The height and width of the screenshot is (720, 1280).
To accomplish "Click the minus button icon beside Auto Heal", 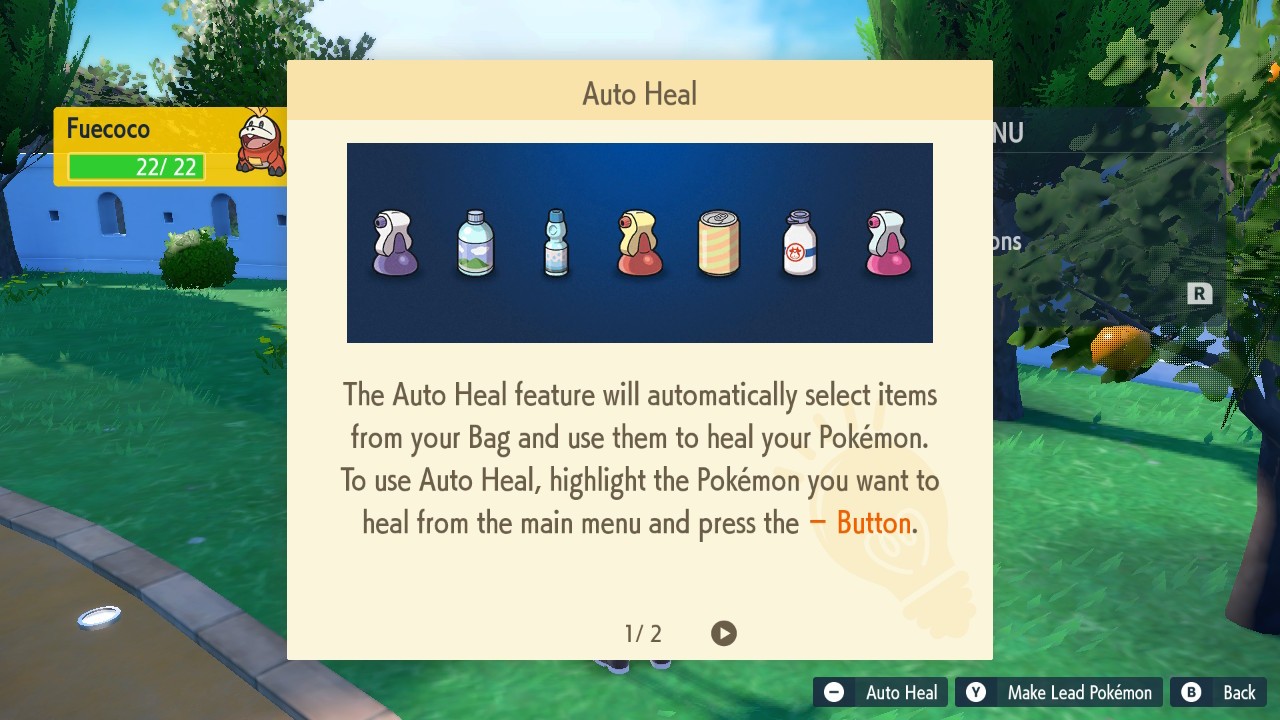I will point(833,691).
